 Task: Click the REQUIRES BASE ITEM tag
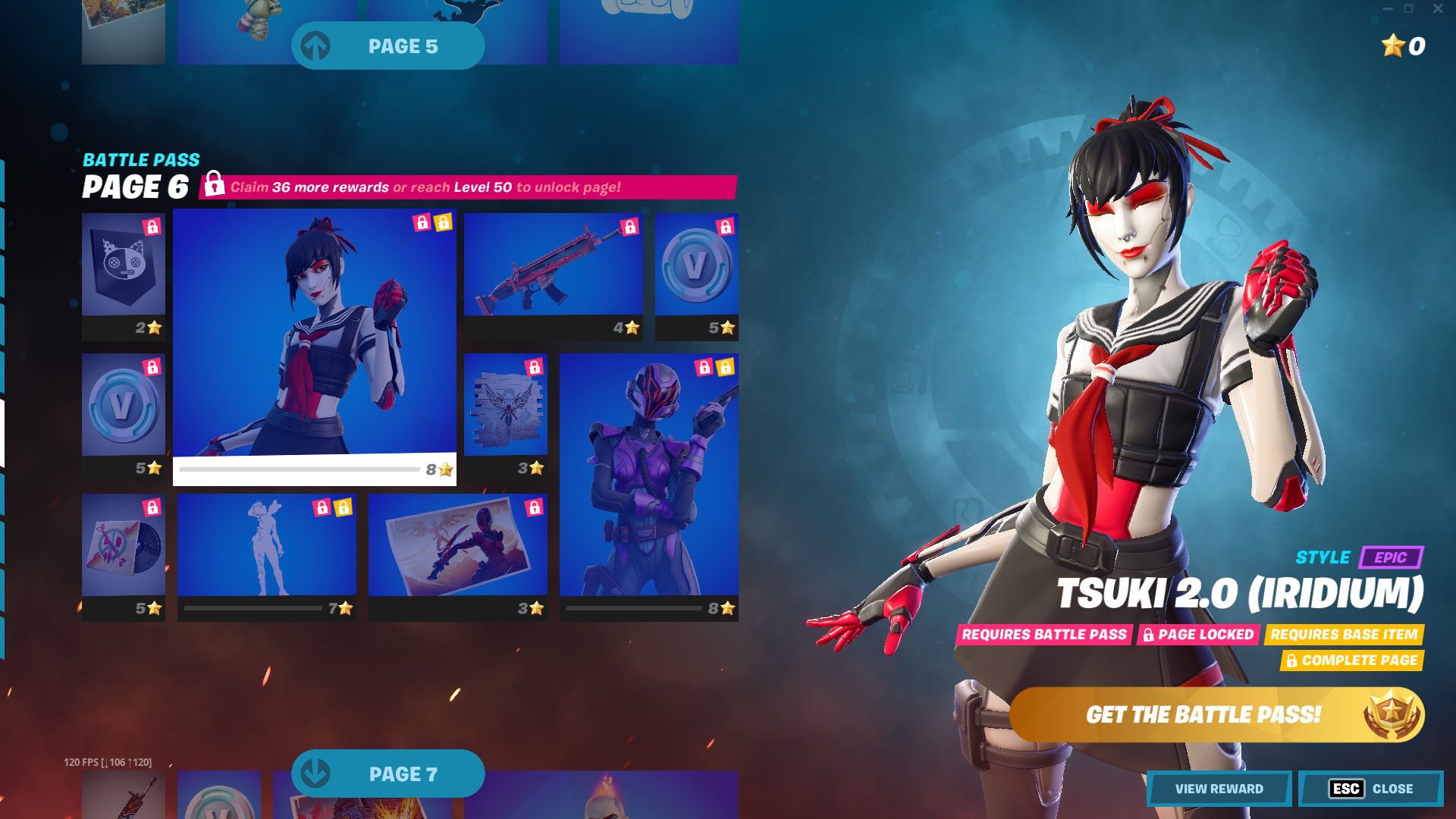pyautogui.click(x=1344, y=635)
